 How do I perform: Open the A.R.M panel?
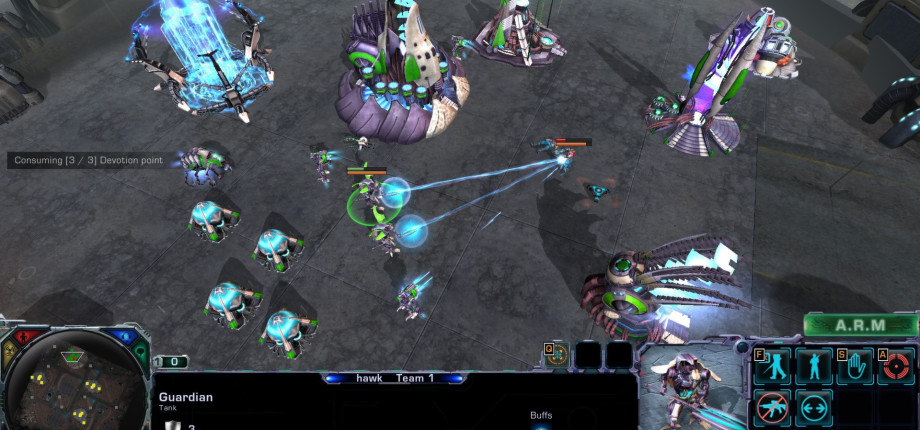coord(860,325)
